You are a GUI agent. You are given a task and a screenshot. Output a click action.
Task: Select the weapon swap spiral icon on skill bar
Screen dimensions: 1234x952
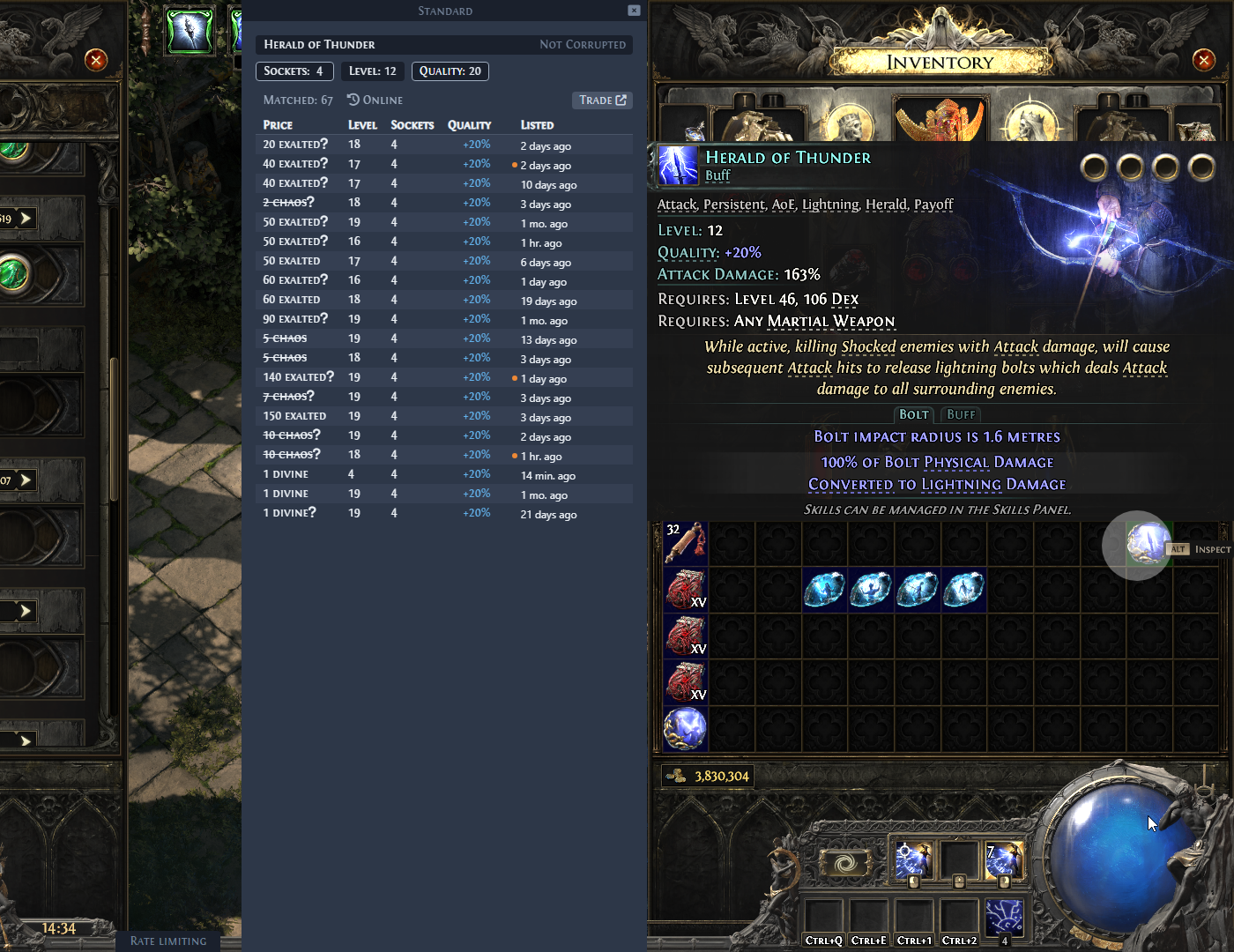(846, 861)
